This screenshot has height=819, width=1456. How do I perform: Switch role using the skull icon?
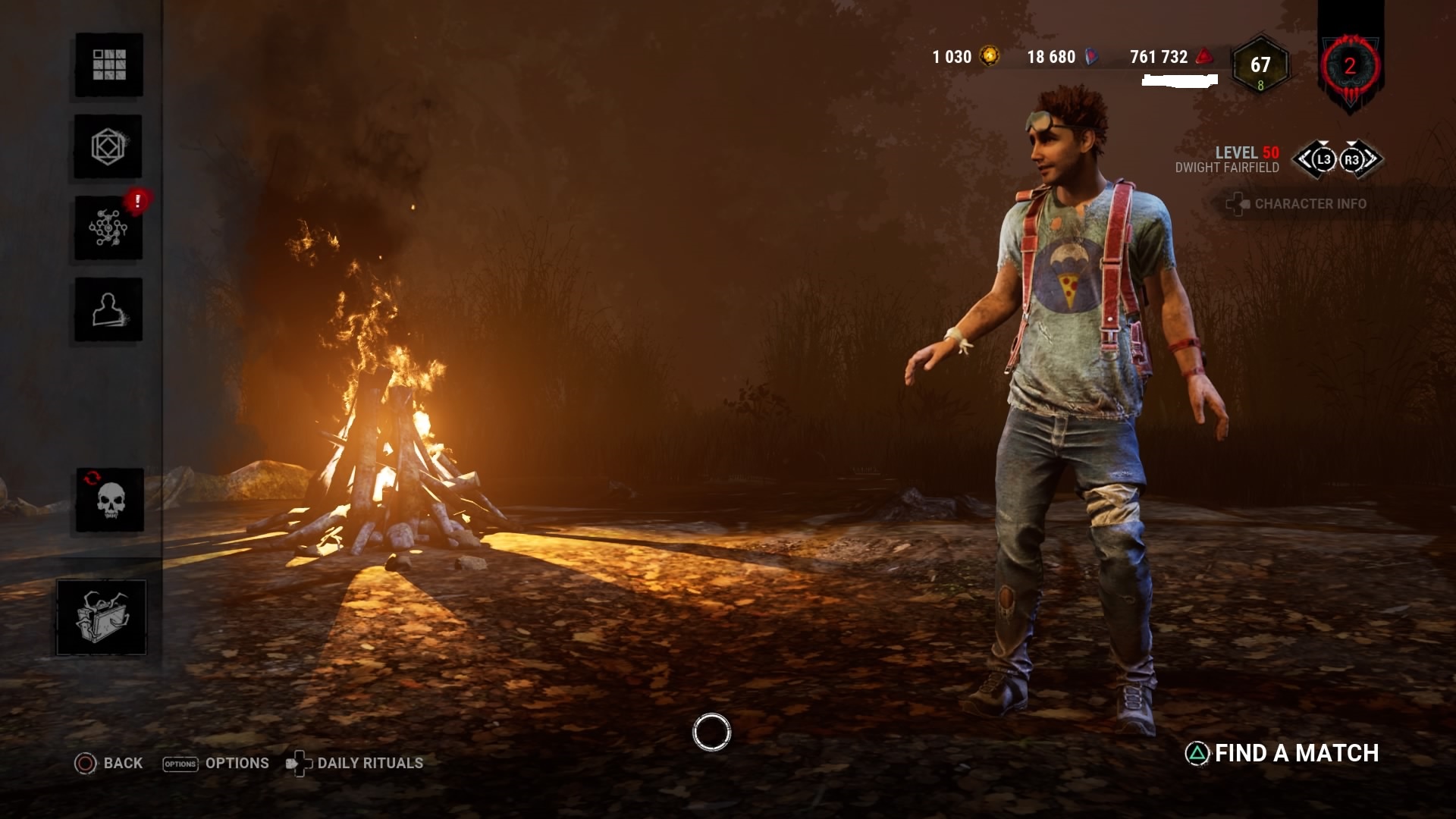tap(110, 500)
